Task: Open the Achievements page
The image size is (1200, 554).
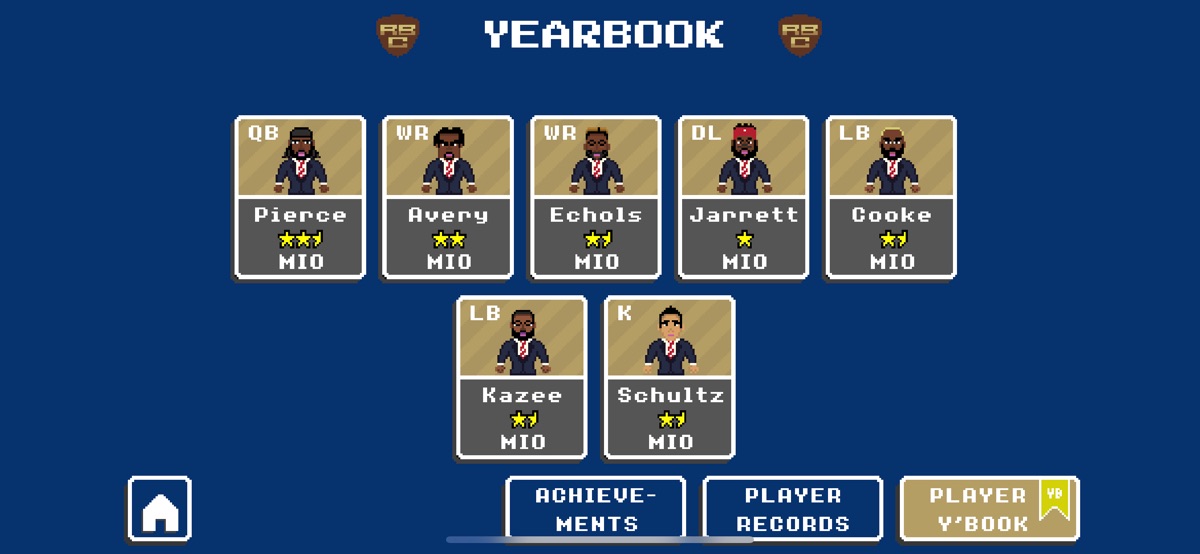Action: [595, 509]
